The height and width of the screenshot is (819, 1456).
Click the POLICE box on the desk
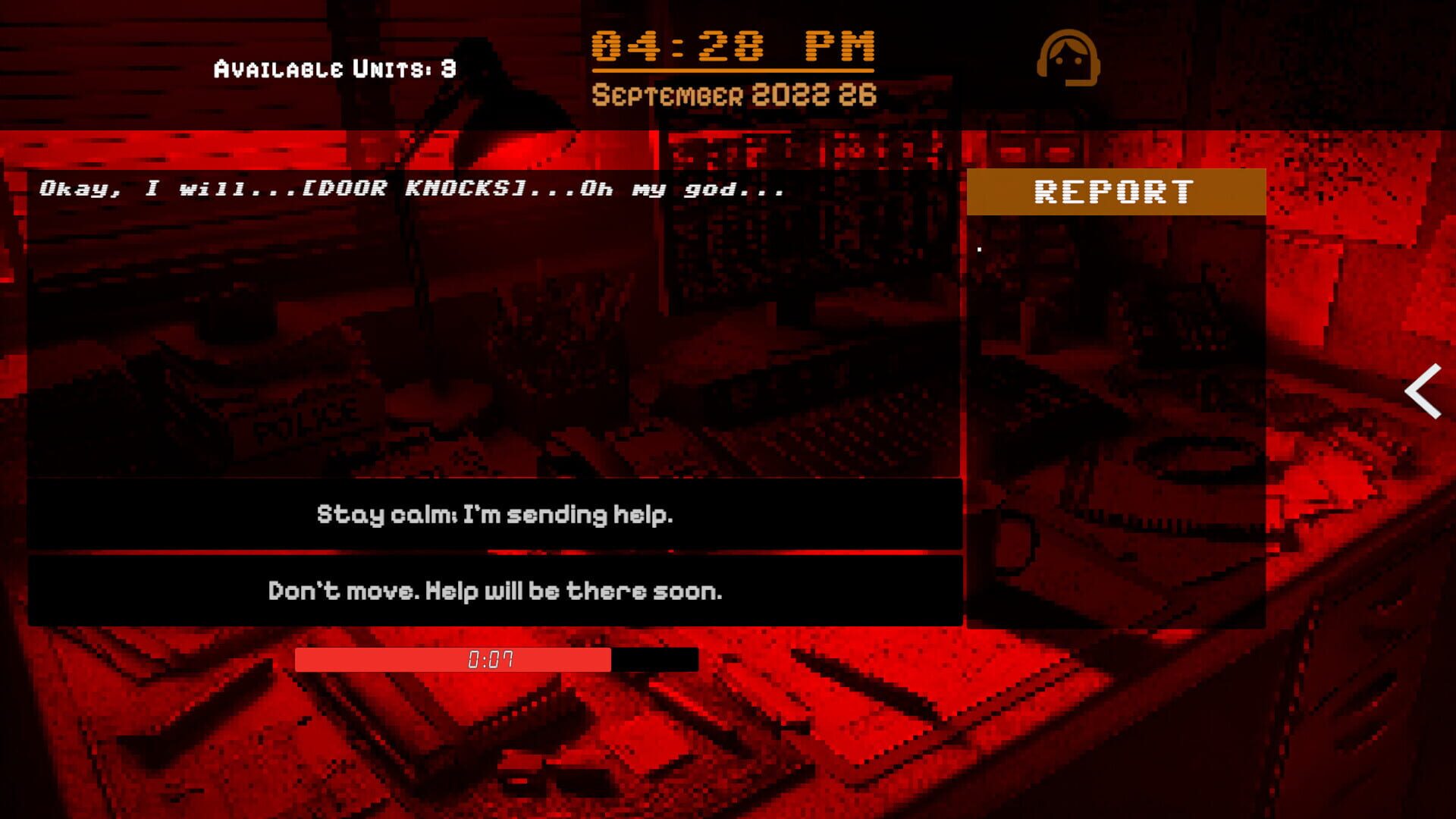(303, 421)
